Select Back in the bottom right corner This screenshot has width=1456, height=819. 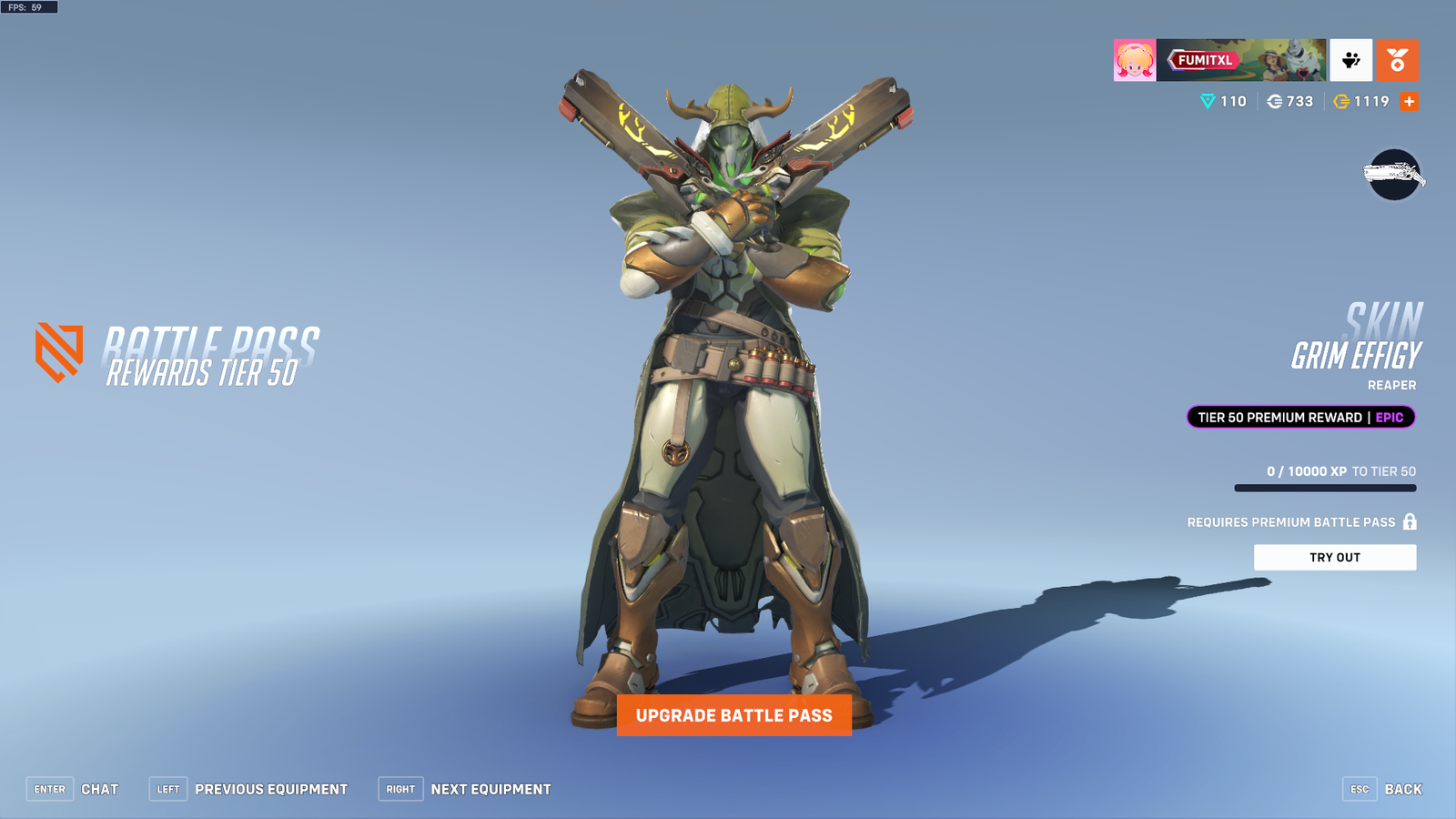(x=1404, y=789)
